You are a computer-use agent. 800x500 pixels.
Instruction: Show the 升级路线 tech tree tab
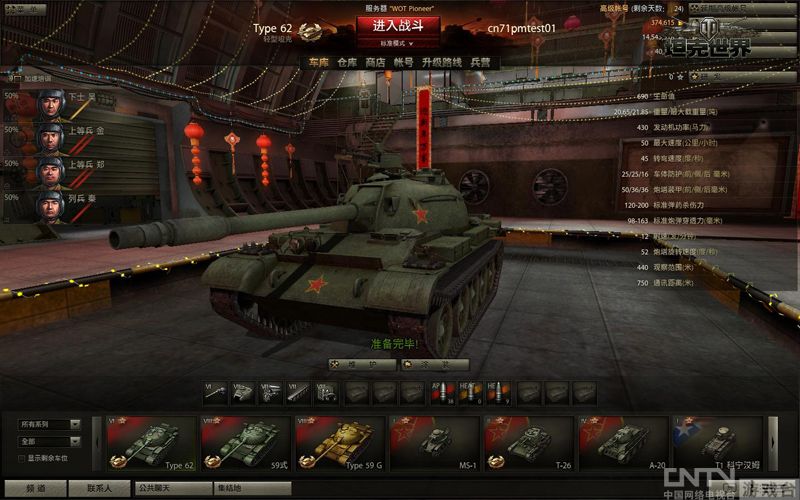[x=442, y=62]
